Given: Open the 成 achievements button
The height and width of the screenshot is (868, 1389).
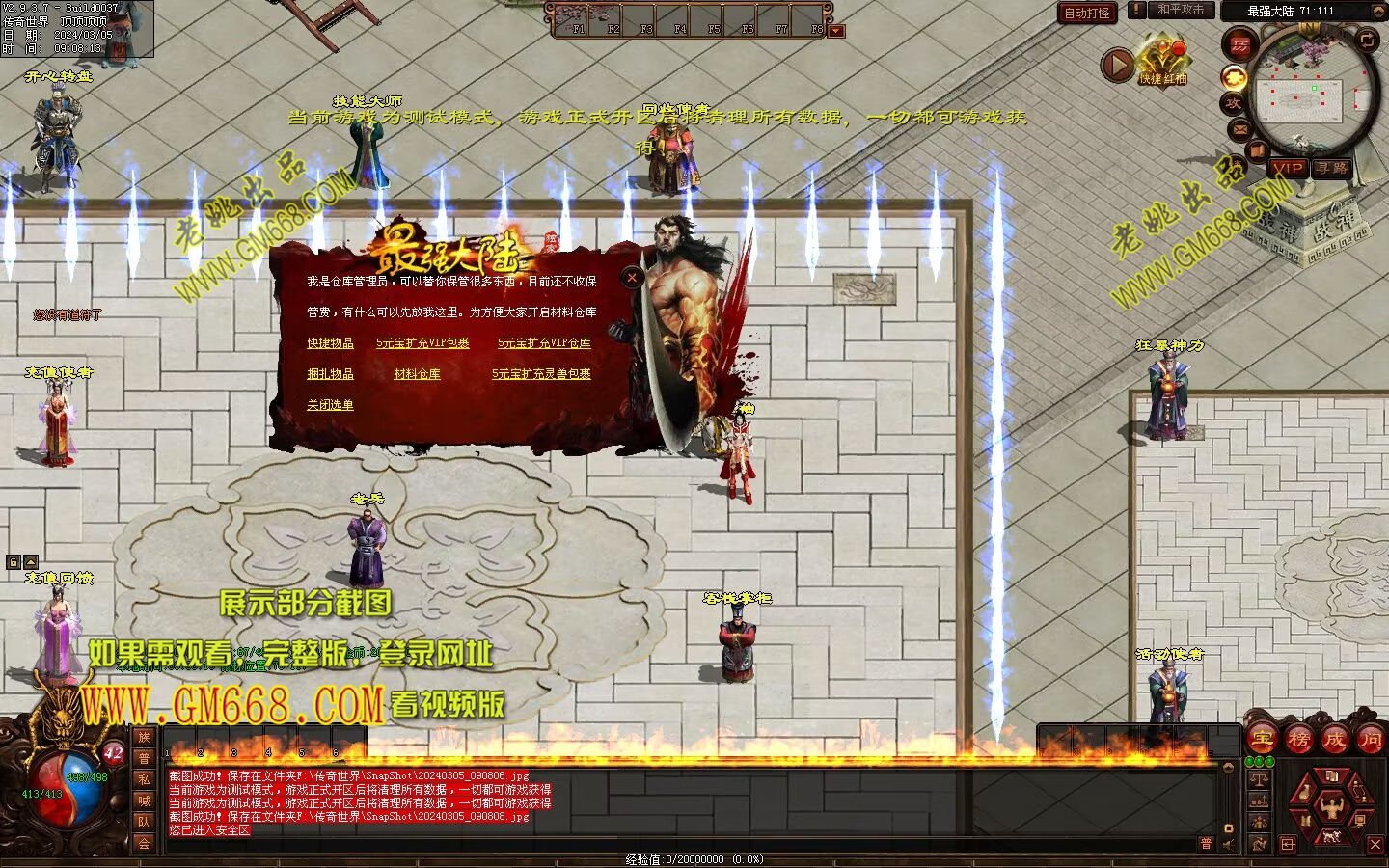Looking at the screenshot, I should 1334,740.
